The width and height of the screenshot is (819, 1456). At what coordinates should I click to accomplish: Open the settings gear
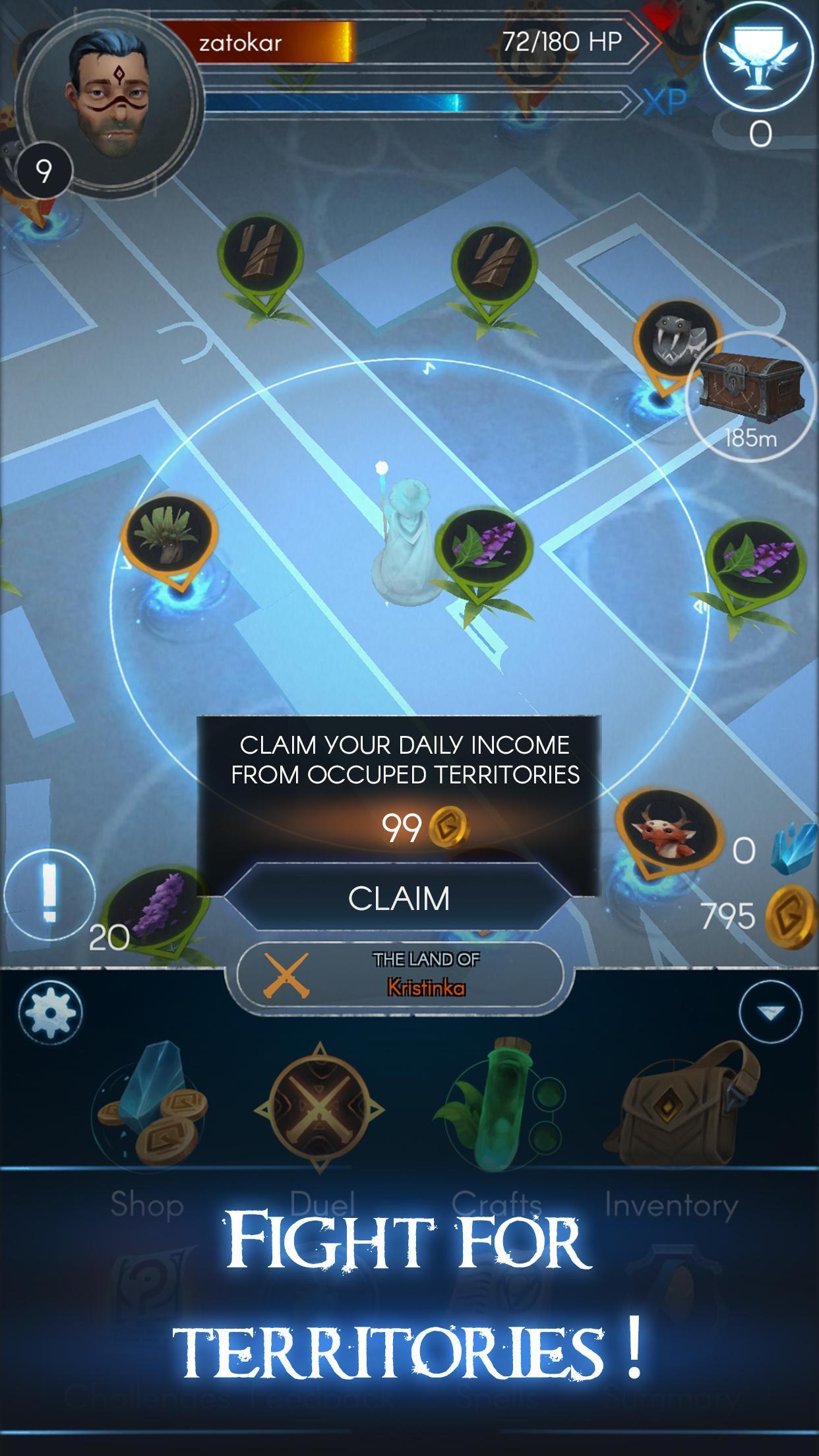tap(51, 1011)
